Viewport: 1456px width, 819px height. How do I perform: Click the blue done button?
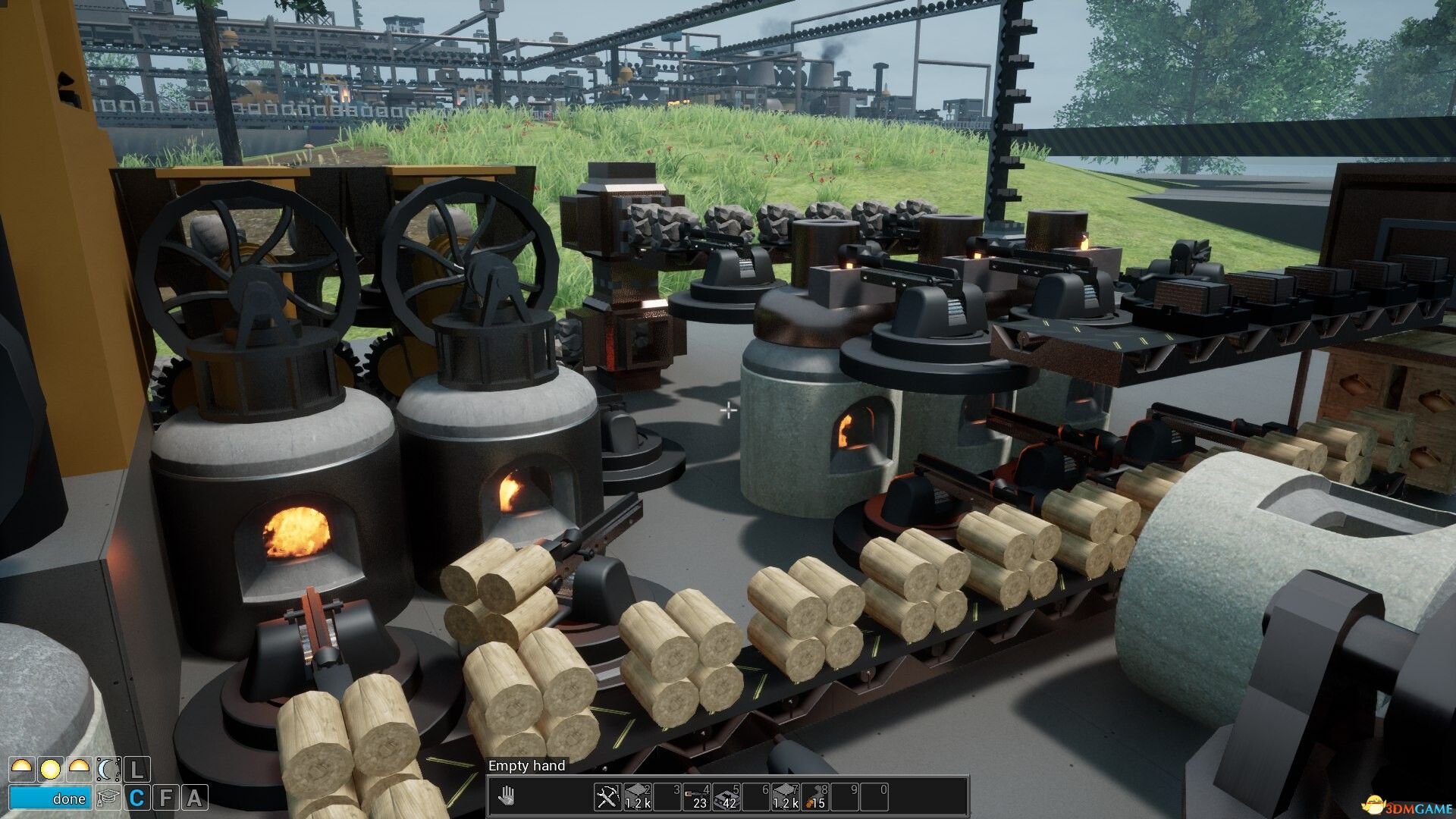tap(50, 798)
